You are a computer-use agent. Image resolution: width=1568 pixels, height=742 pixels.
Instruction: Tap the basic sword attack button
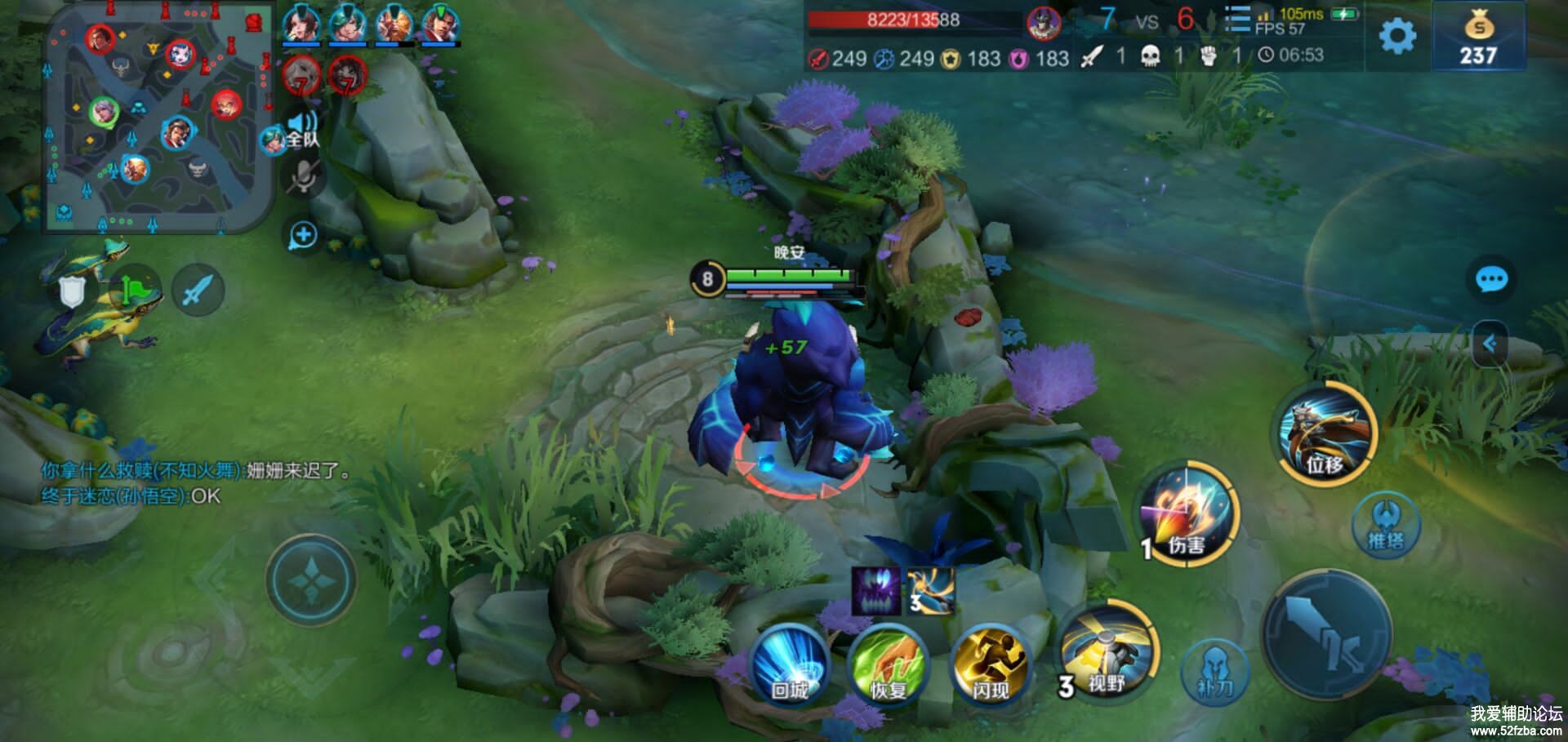point(1325,634)
